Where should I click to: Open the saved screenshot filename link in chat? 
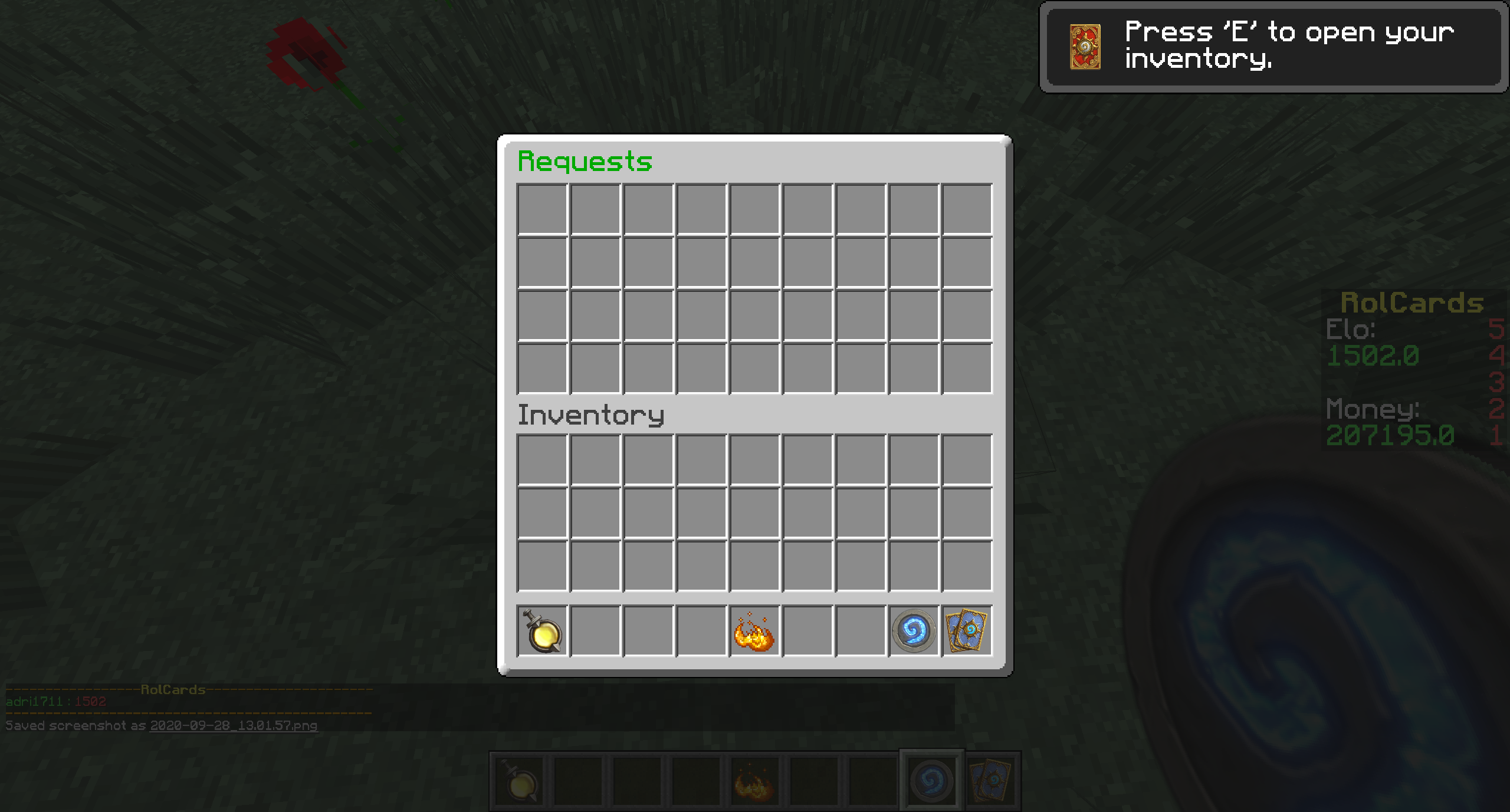(x=233, y=726)
